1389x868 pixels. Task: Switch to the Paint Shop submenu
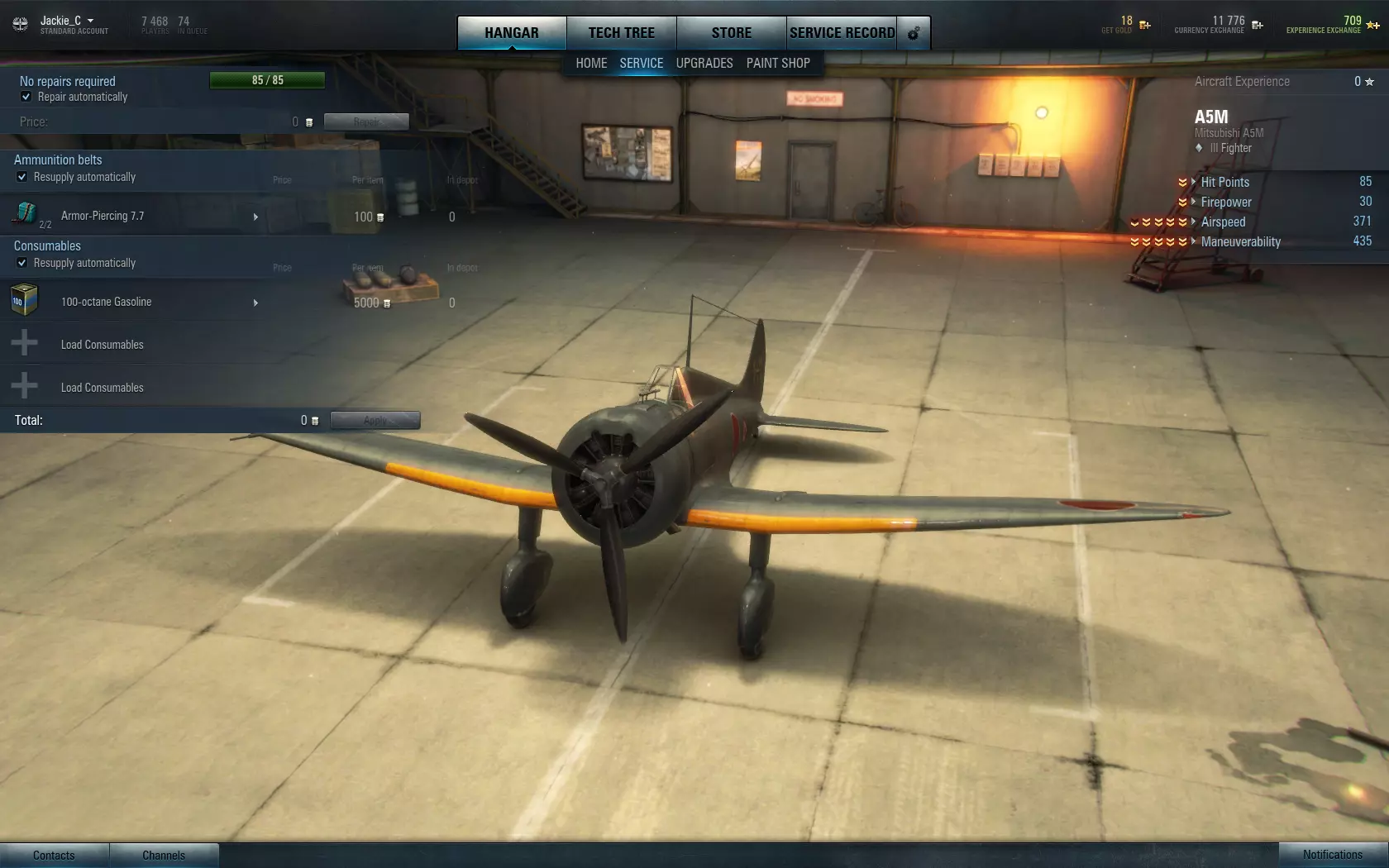(778, 63)
